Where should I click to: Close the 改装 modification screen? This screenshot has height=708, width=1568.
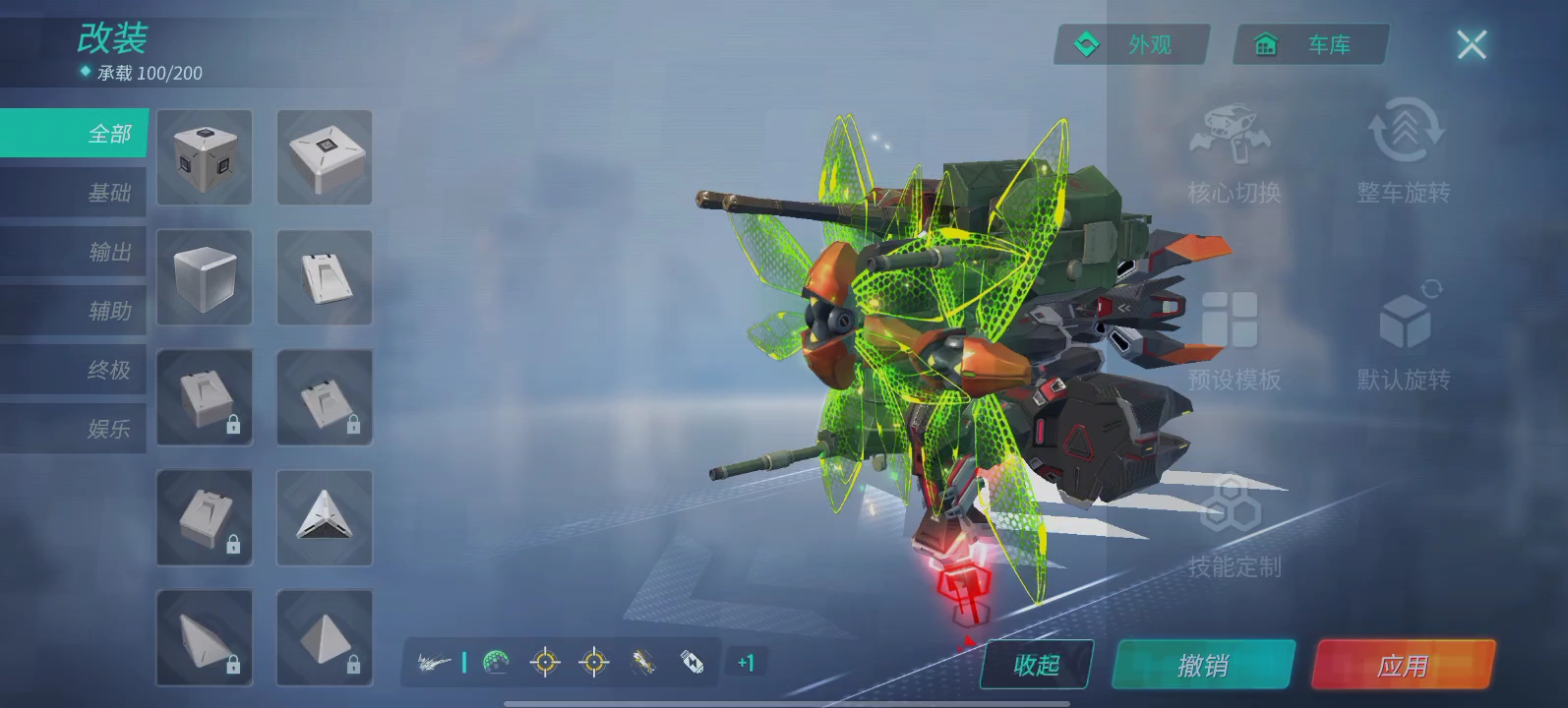(1471, 44)
